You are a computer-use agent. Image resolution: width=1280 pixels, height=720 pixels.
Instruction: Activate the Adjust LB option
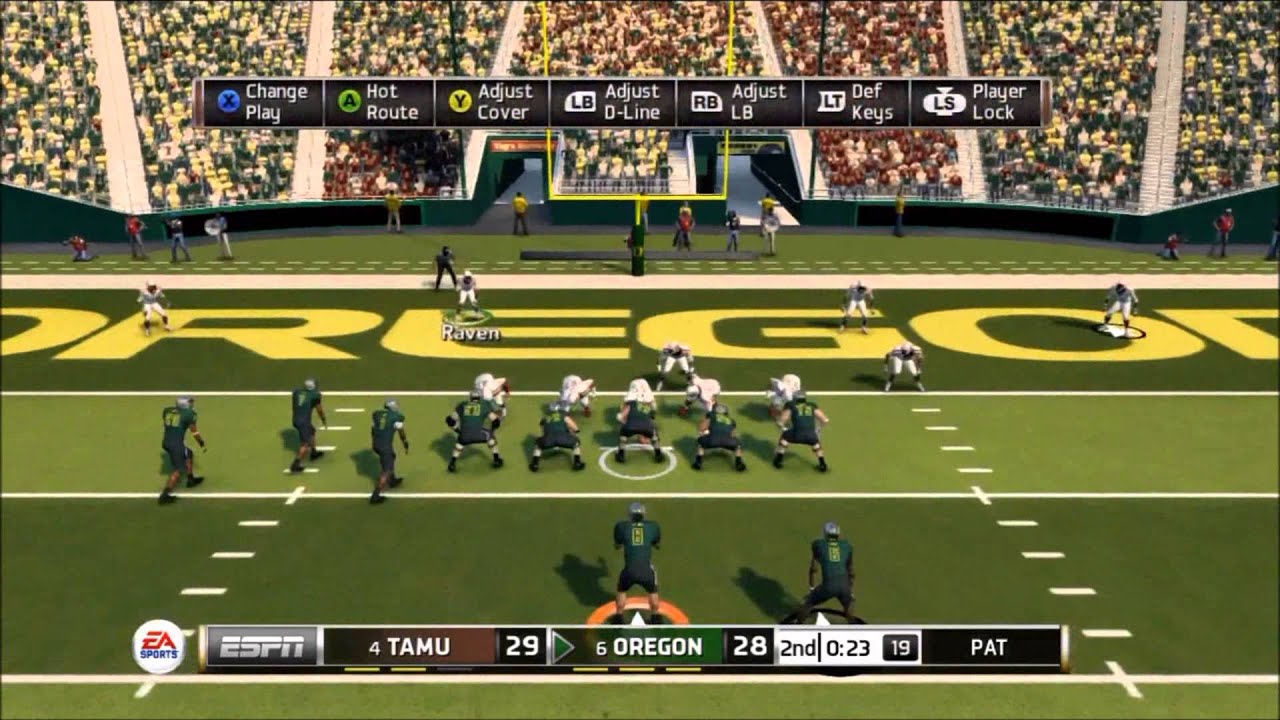(739, 103)
